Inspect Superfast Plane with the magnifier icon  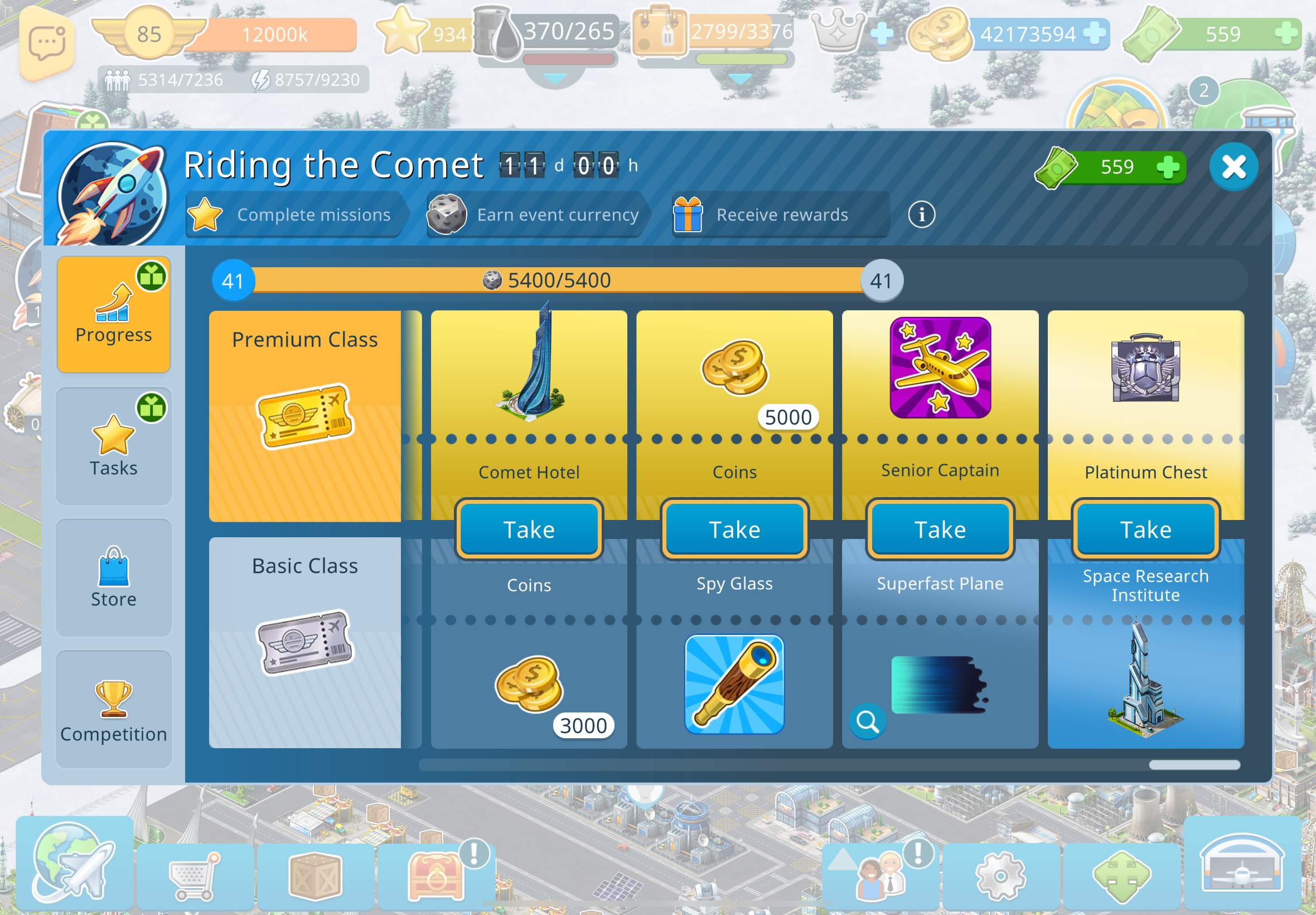pyautogui.click(x=868, y=722)
